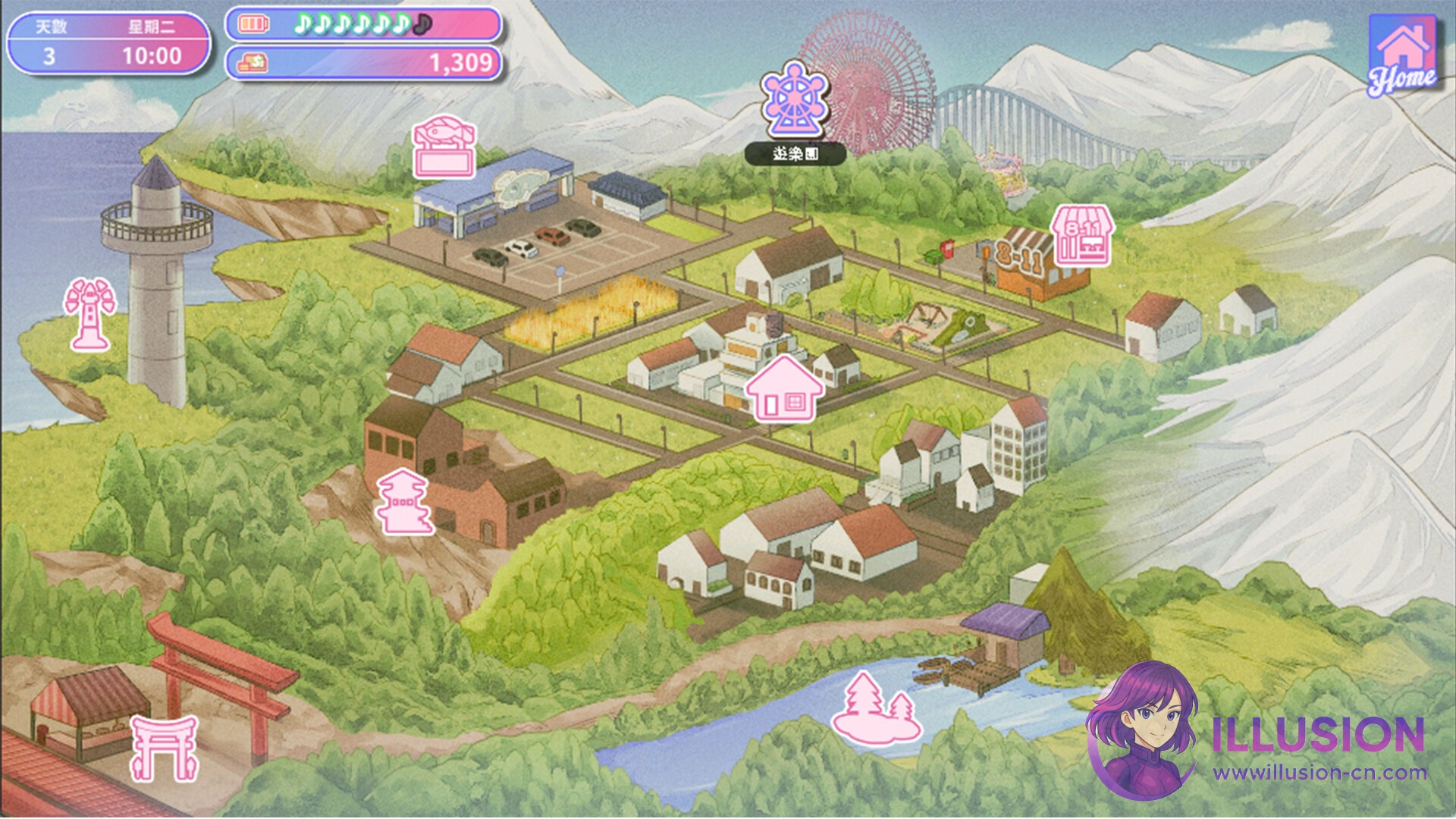Click the wallet icon beside the money total
Screen dimensions: 1456x819
(x=253, y=64)
